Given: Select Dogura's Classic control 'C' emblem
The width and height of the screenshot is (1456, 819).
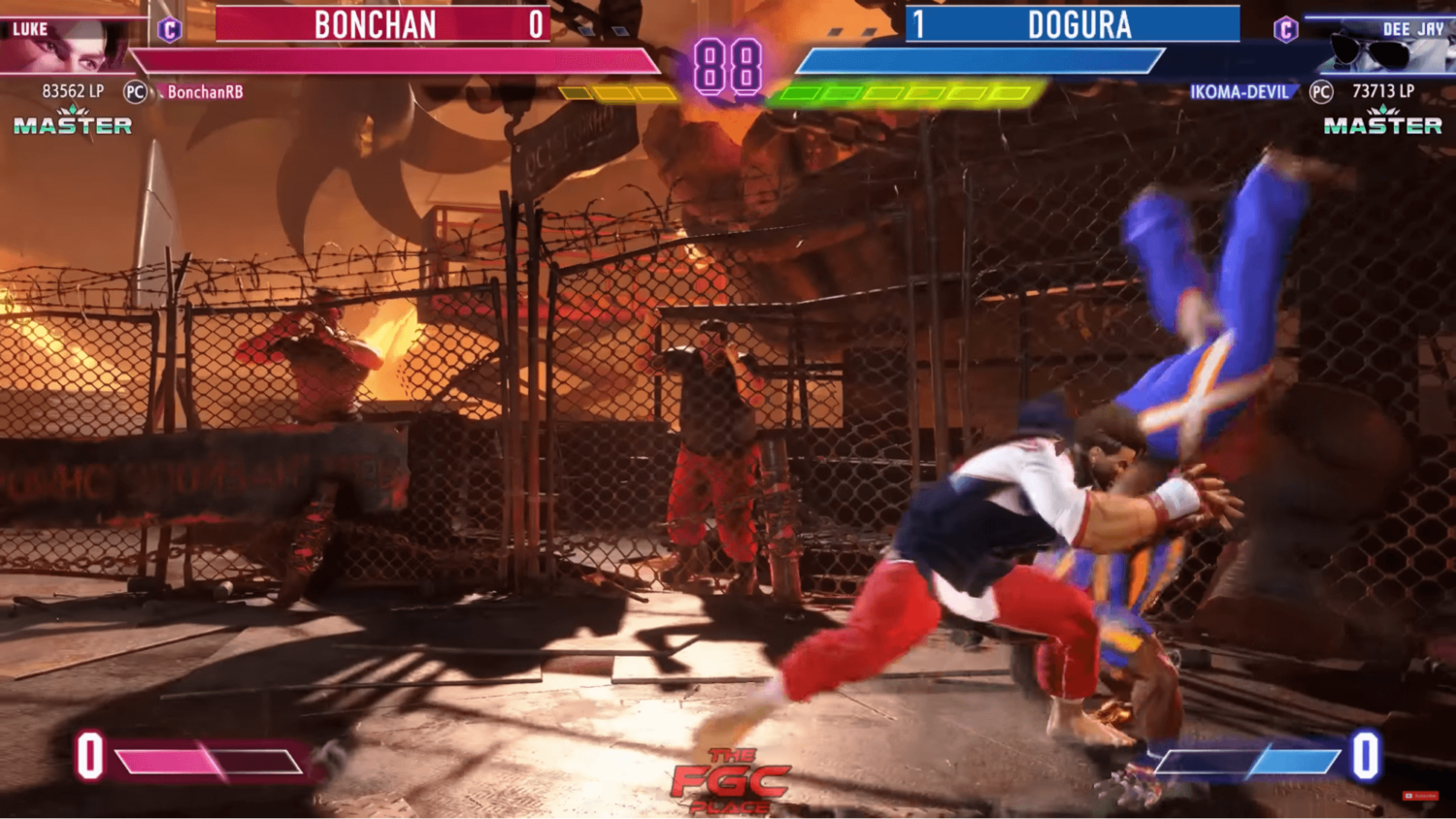Looking at the screenshot, I should pyautogui.click(x=1287, y=27).
